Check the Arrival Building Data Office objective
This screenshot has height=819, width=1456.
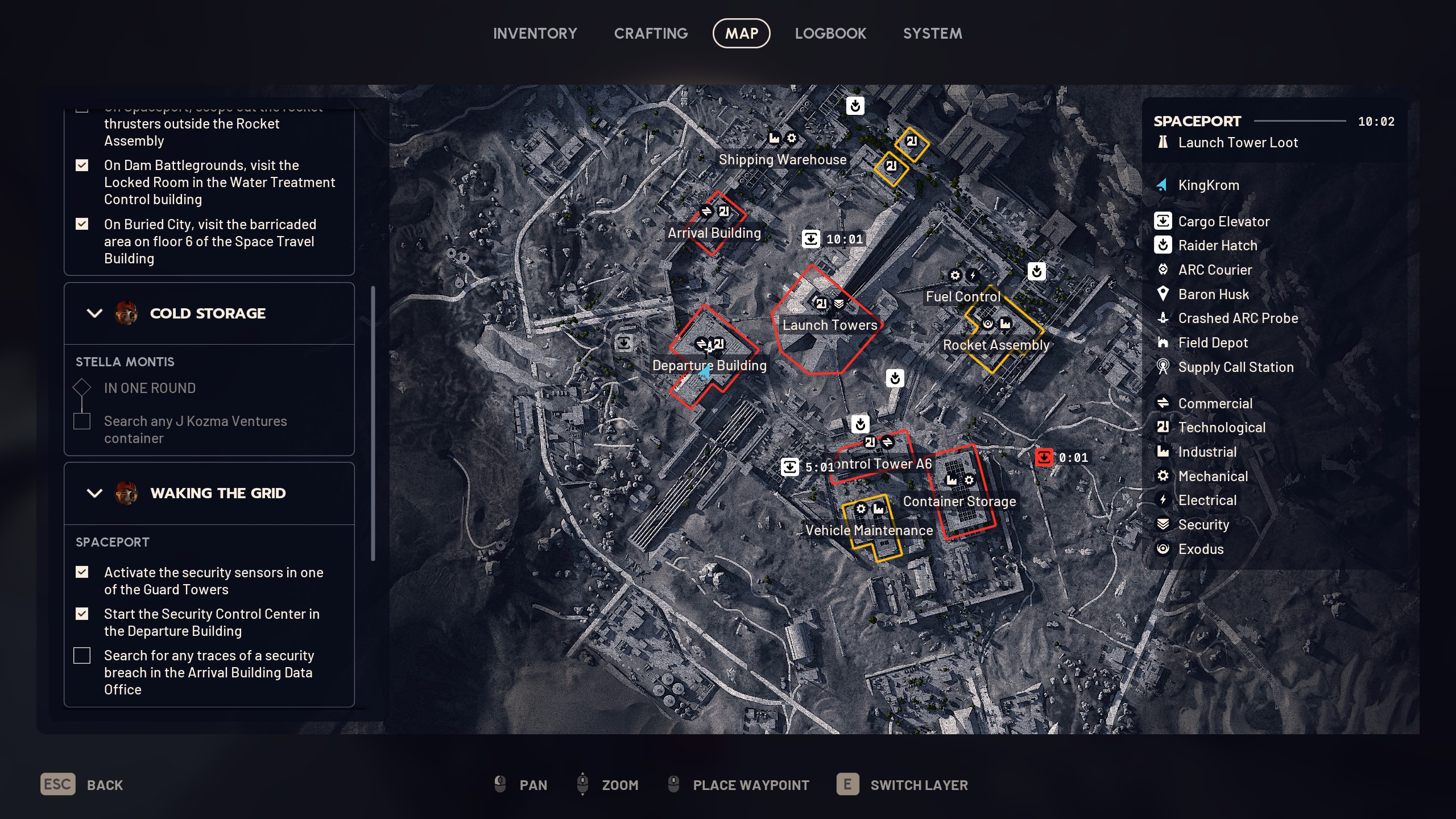pos(82,655)
